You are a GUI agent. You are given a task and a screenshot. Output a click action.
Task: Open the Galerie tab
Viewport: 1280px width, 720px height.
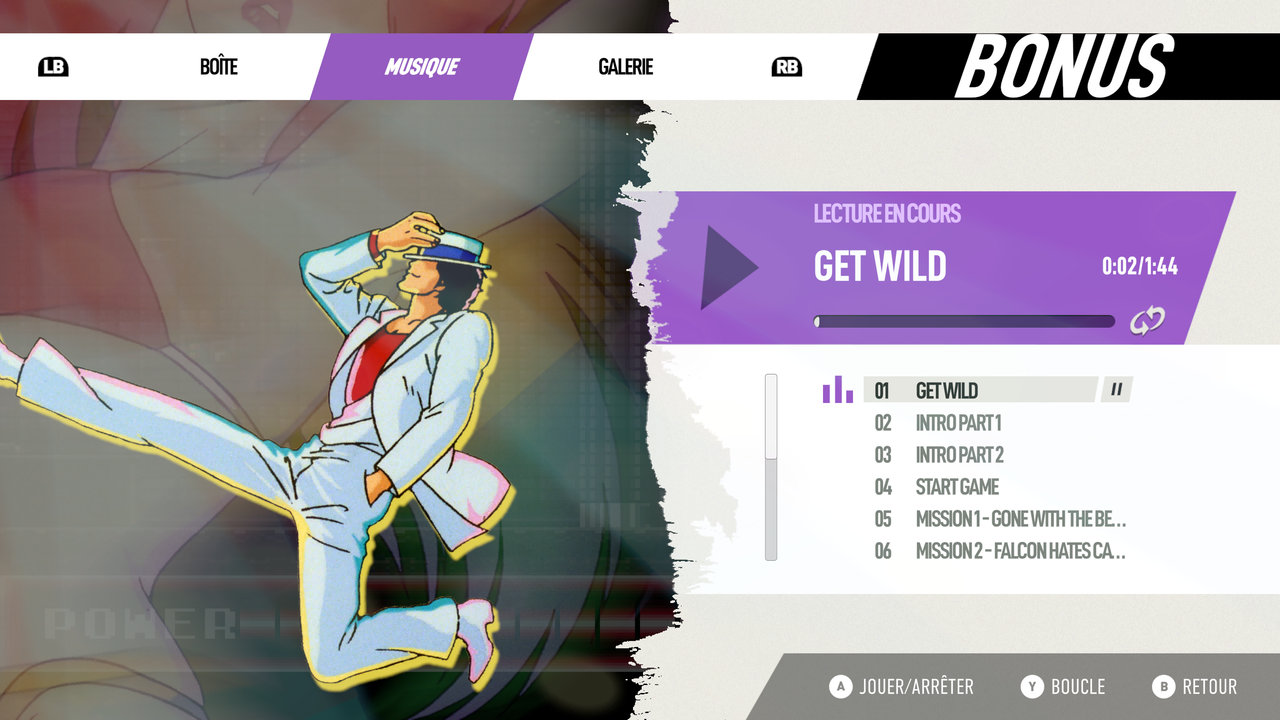pyautogui.click(x=625, y=67)
